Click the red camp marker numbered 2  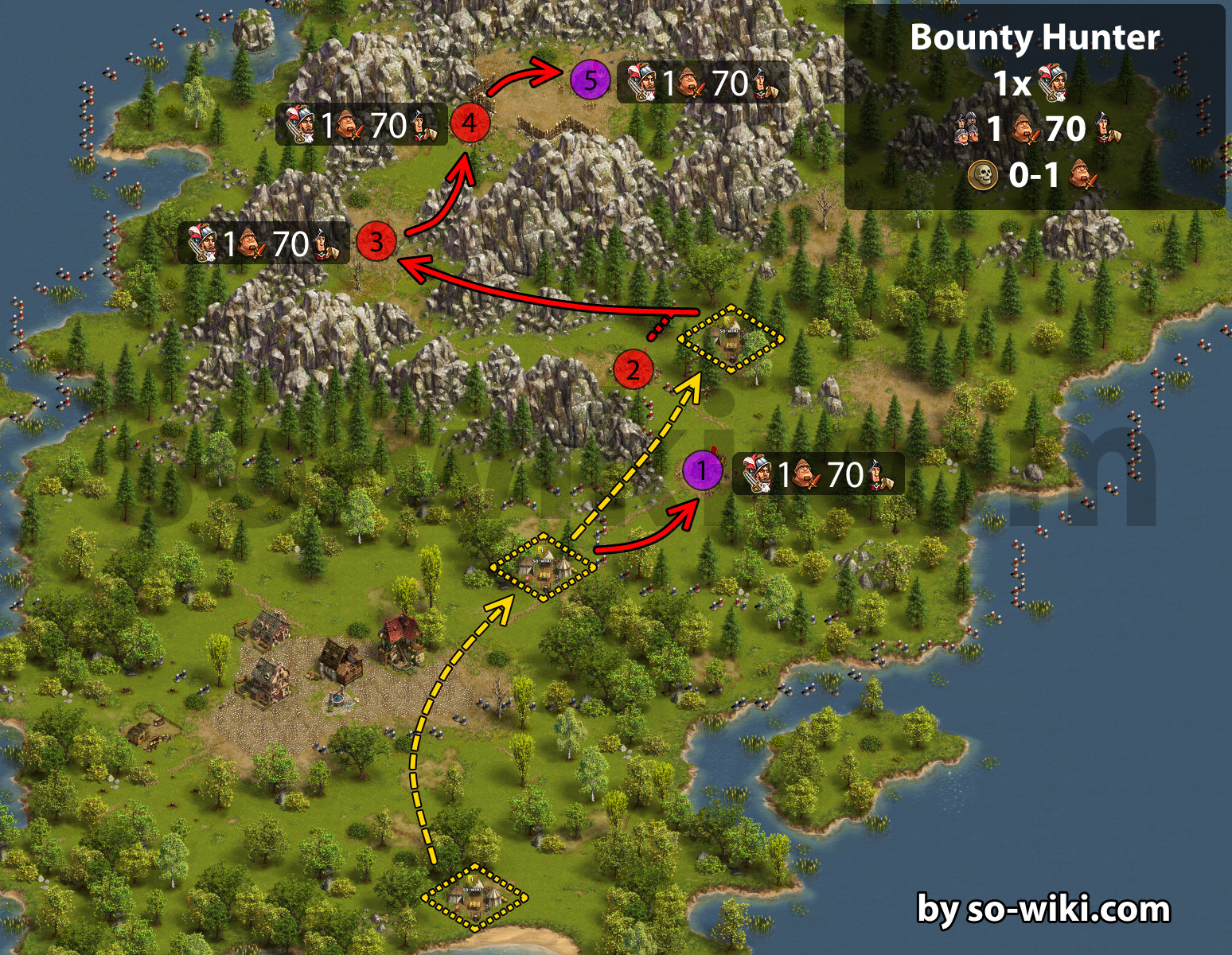click(x=634, y=369)
